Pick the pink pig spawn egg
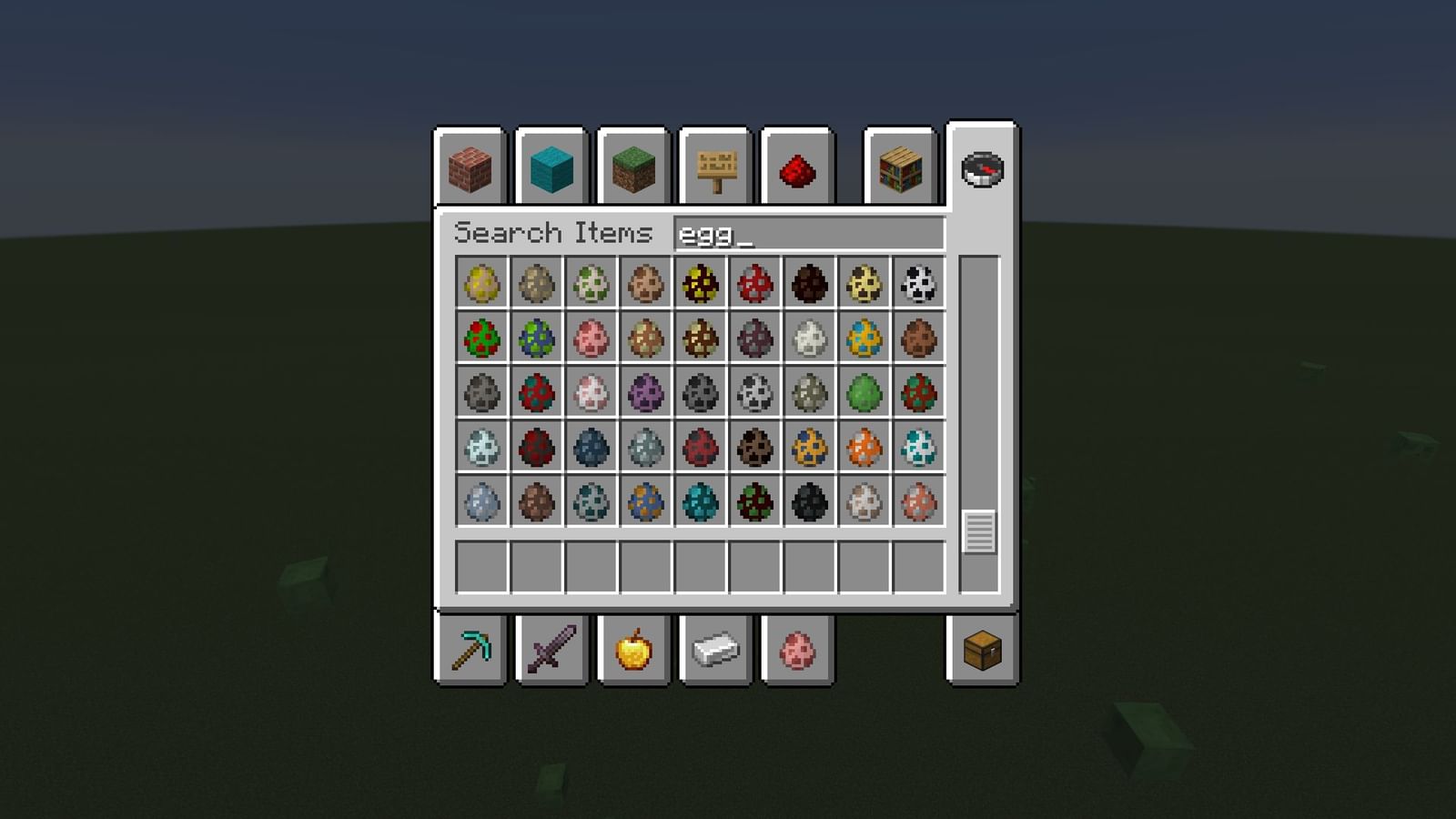 (591, 339)
